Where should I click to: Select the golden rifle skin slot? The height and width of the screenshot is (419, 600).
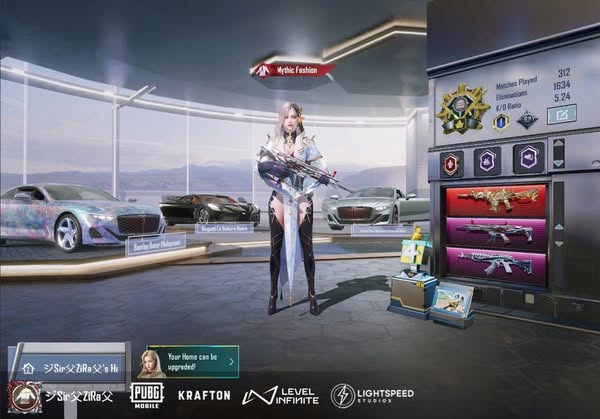coord(495,200)
